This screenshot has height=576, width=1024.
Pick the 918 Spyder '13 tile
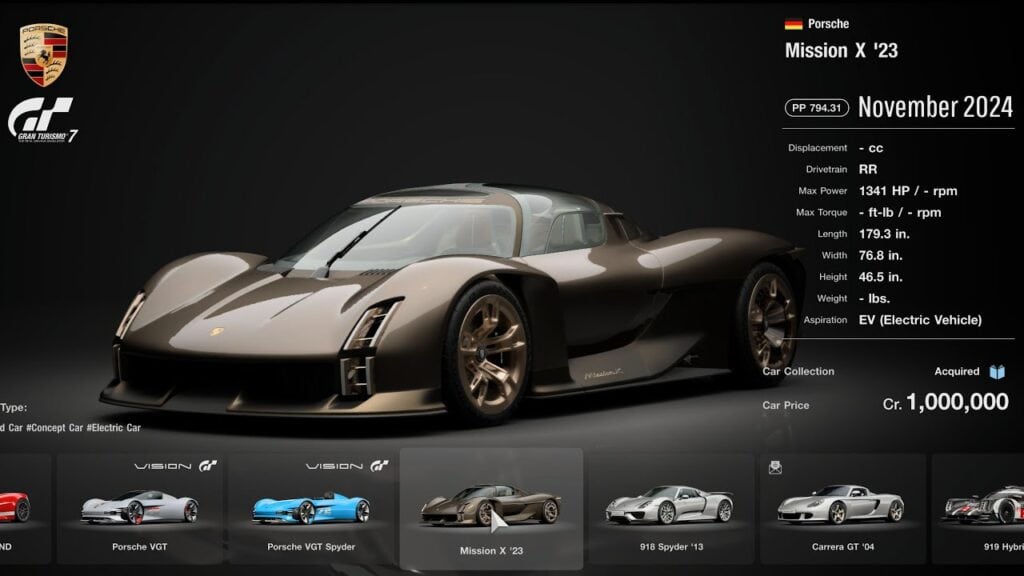(x=669, y=509)
